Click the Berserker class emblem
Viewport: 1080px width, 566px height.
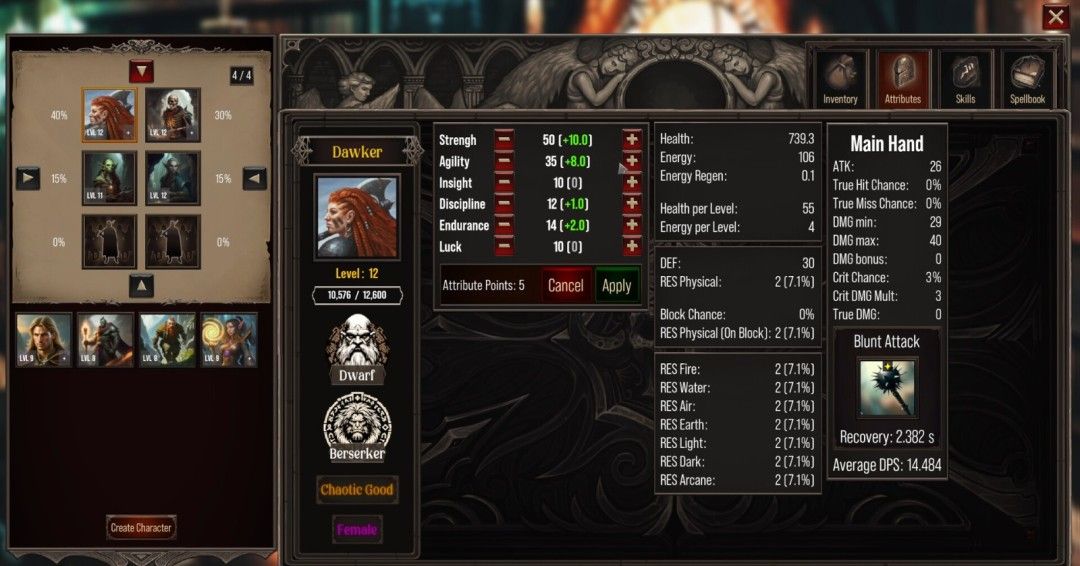pyautogui.click(x=357, y=427)
